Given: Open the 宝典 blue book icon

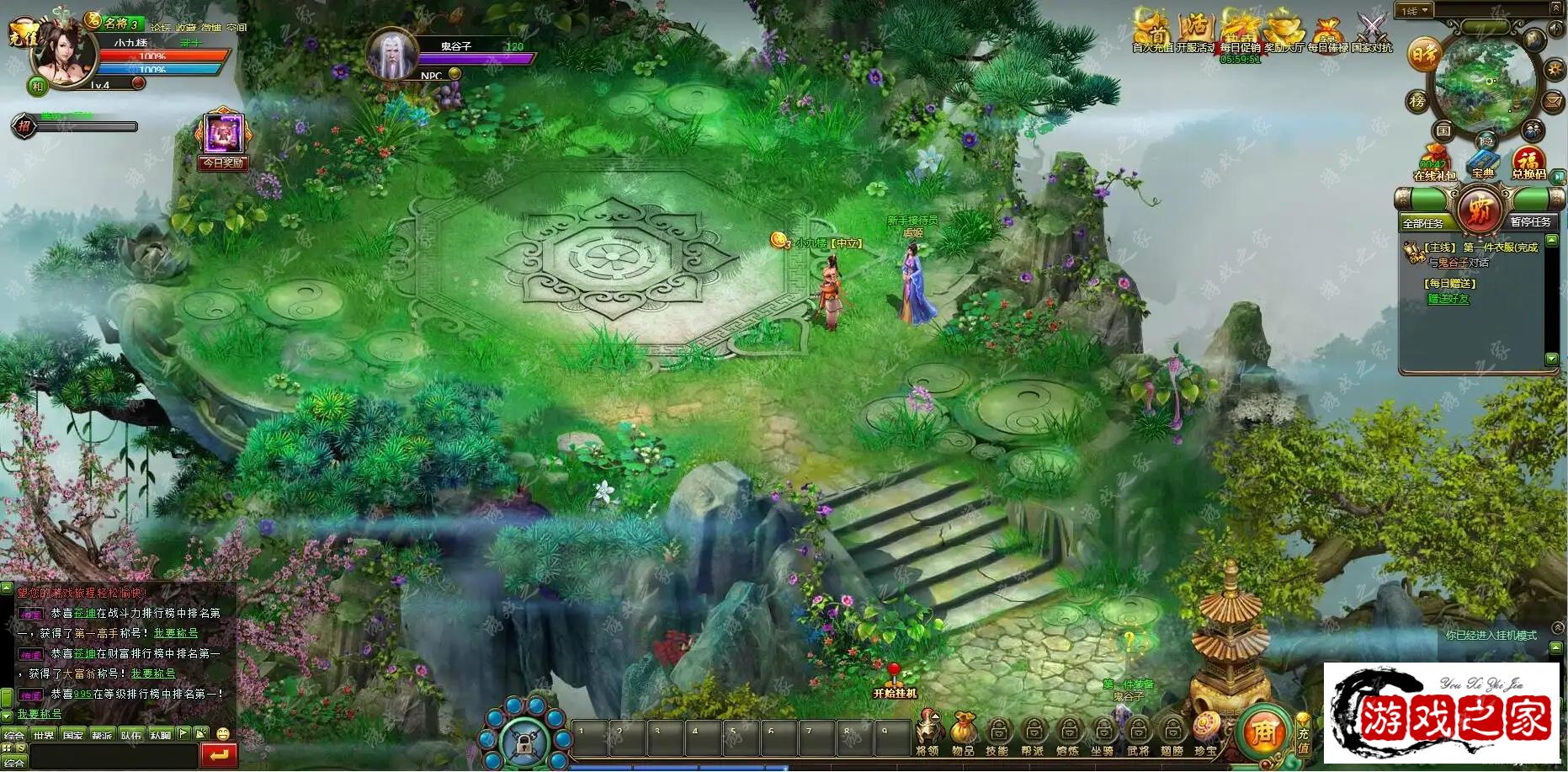Looking at the screenshot, I should pyautogui.click(x=1482, y=162).
